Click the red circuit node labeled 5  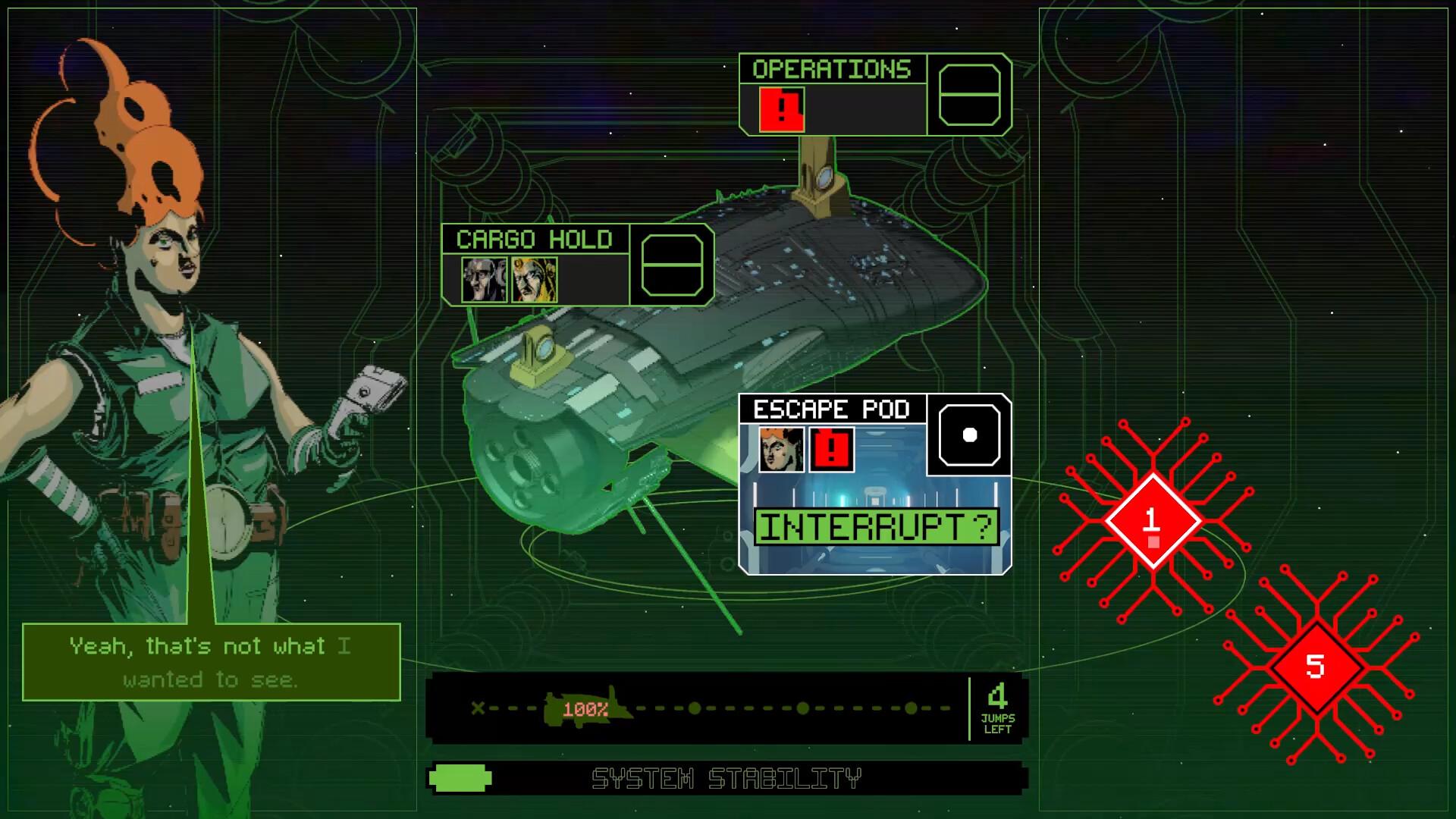tap(1318, 666)
